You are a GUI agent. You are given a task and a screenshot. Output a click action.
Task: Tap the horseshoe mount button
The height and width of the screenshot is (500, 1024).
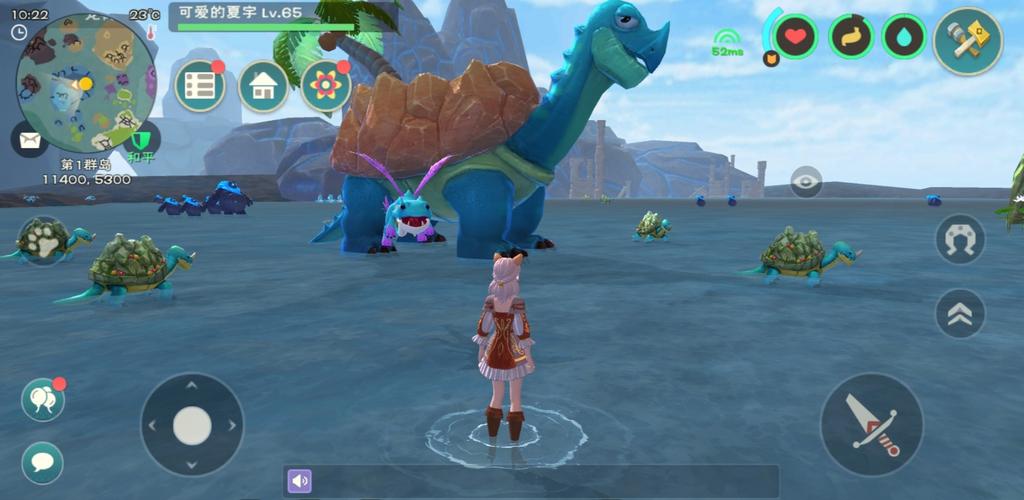(960, 239)
